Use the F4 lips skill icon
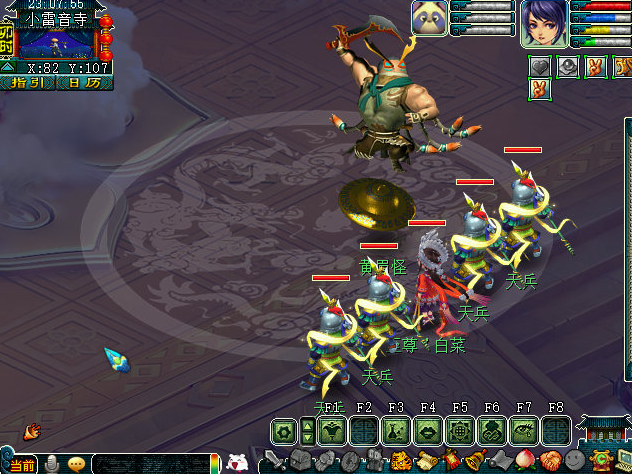Viewport: 632px width, 474px height. pos(428,431)
